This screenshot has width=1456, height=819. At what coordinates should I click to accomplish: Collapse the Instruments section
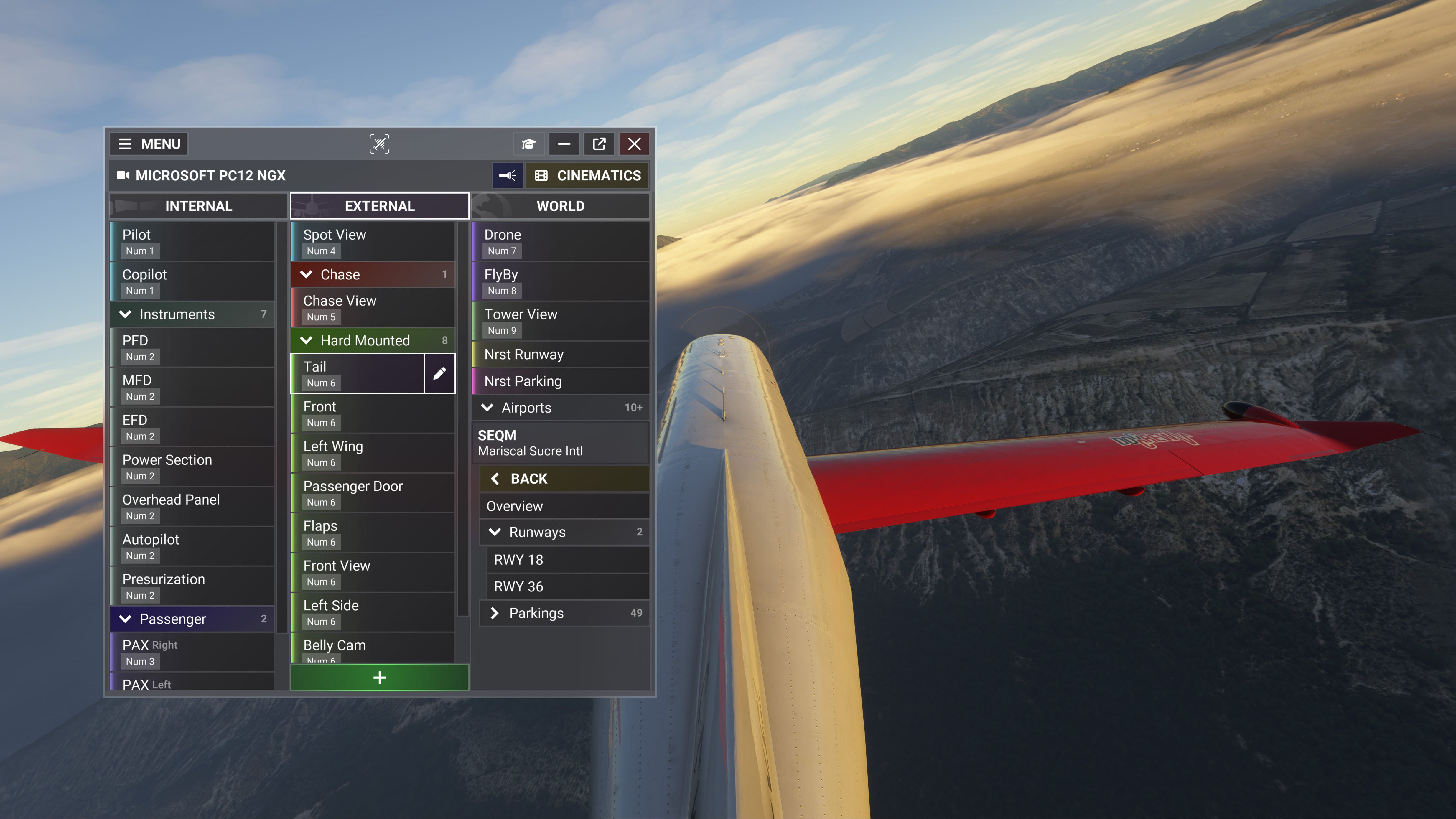[x=126, y=314]
